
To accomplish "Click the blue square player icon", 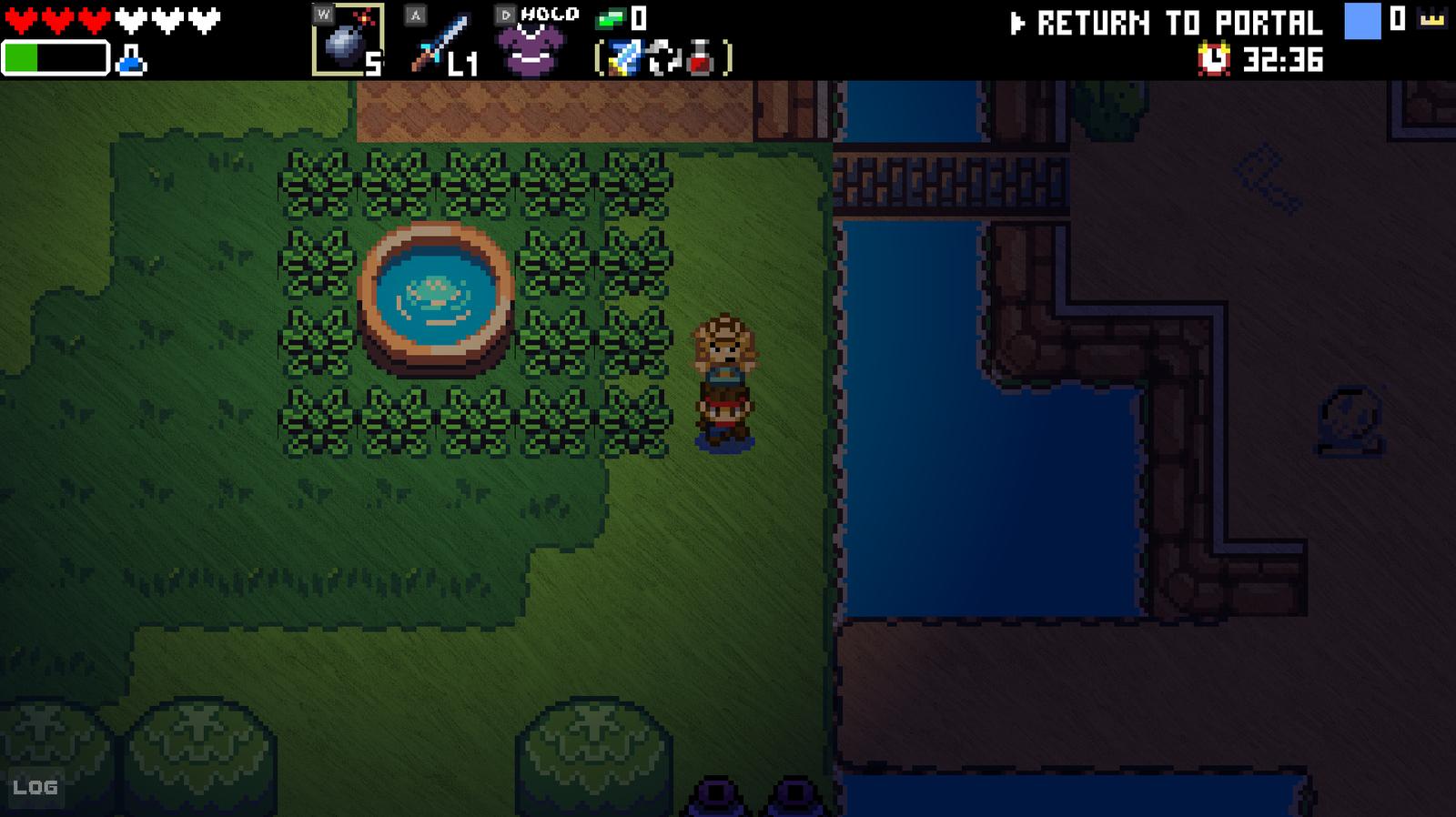I will pyautogui.click(x=1362, y=21).
